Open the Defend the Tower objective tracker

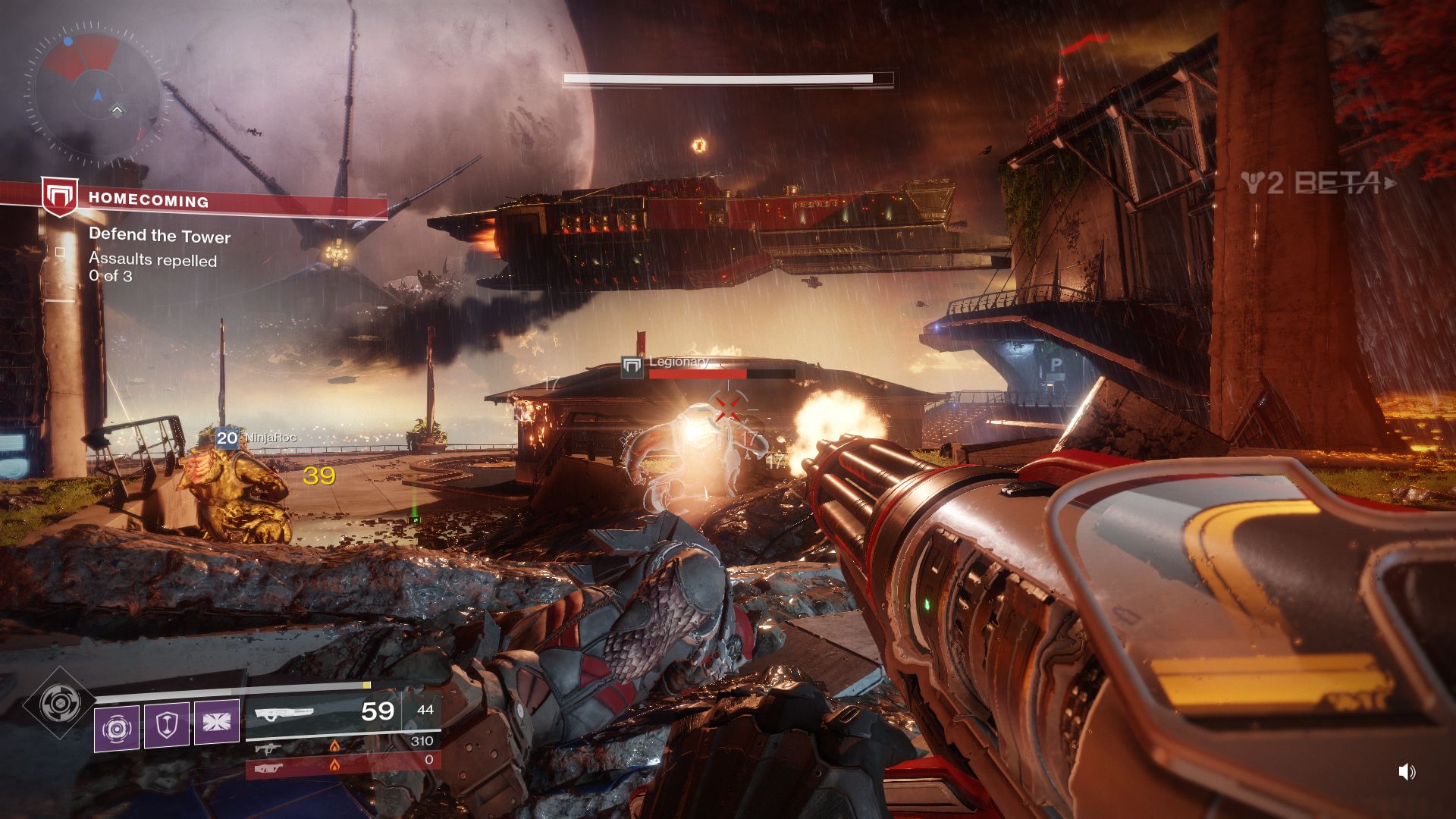coord(159,236)
